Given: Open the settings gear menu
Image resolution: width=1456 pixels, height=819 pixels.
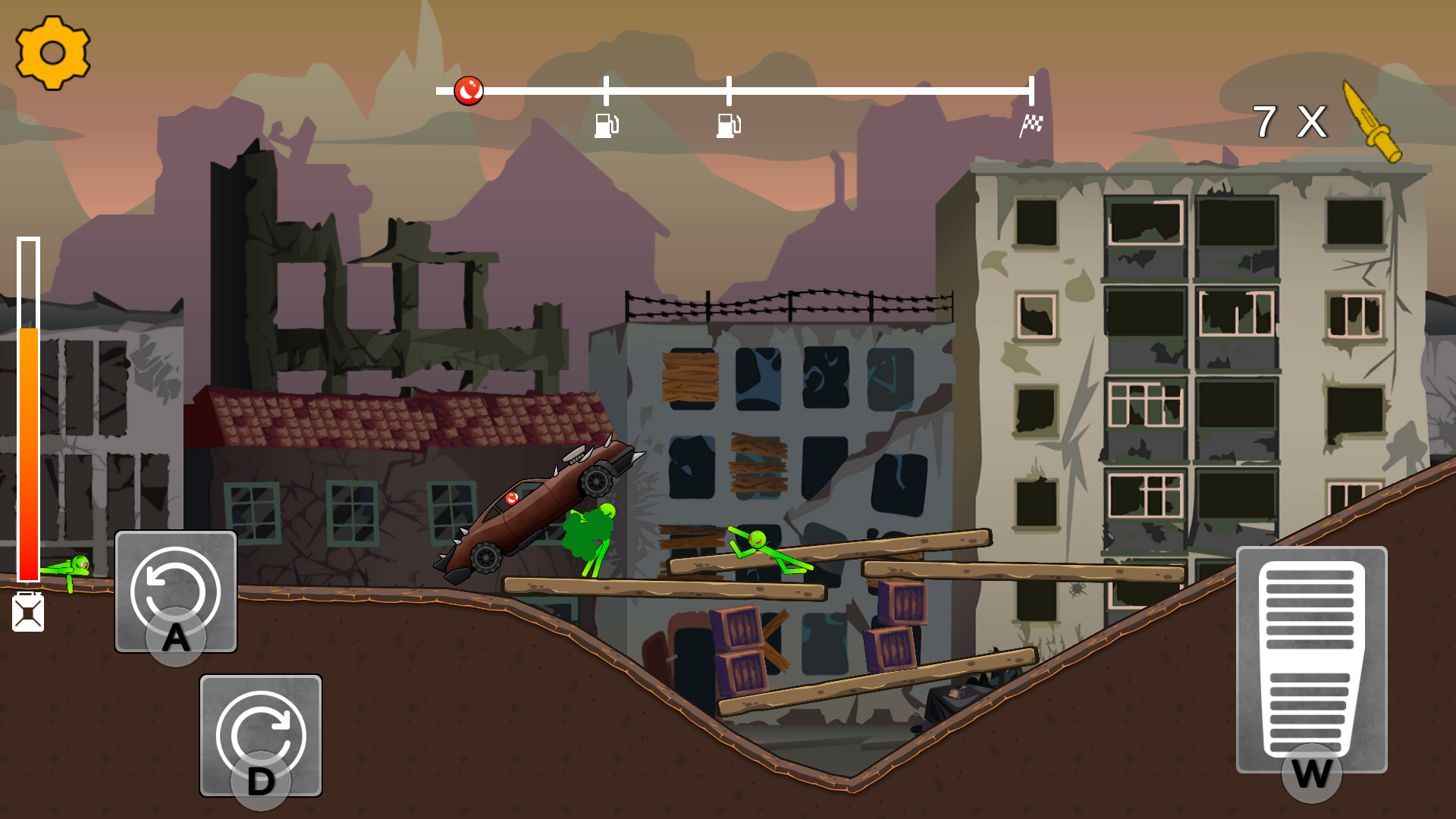Looking at the screenshot, I should (x=52, y=53).
